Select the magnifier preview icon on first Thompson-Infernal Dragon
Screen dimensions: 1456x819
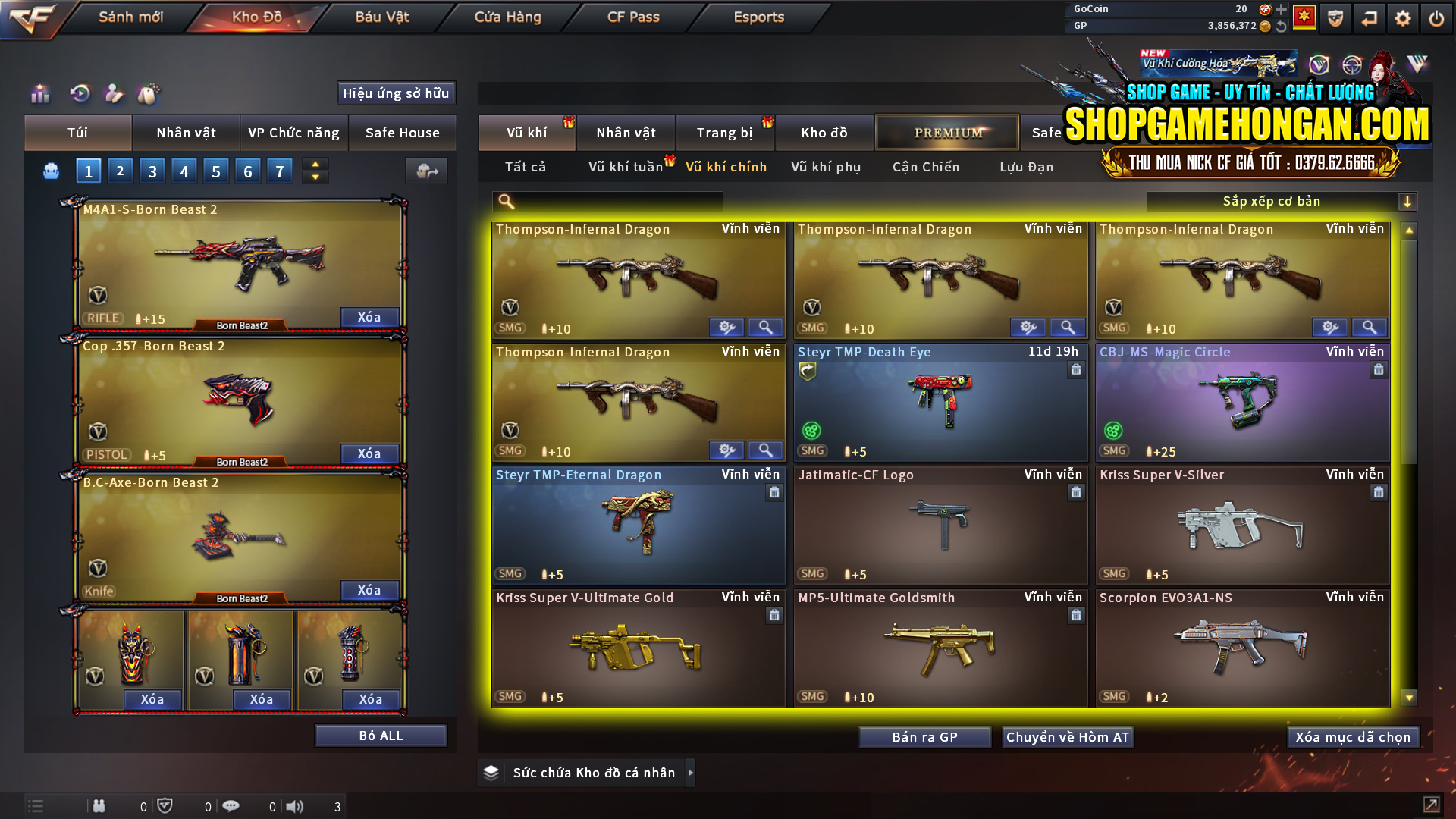pos(765,328)
